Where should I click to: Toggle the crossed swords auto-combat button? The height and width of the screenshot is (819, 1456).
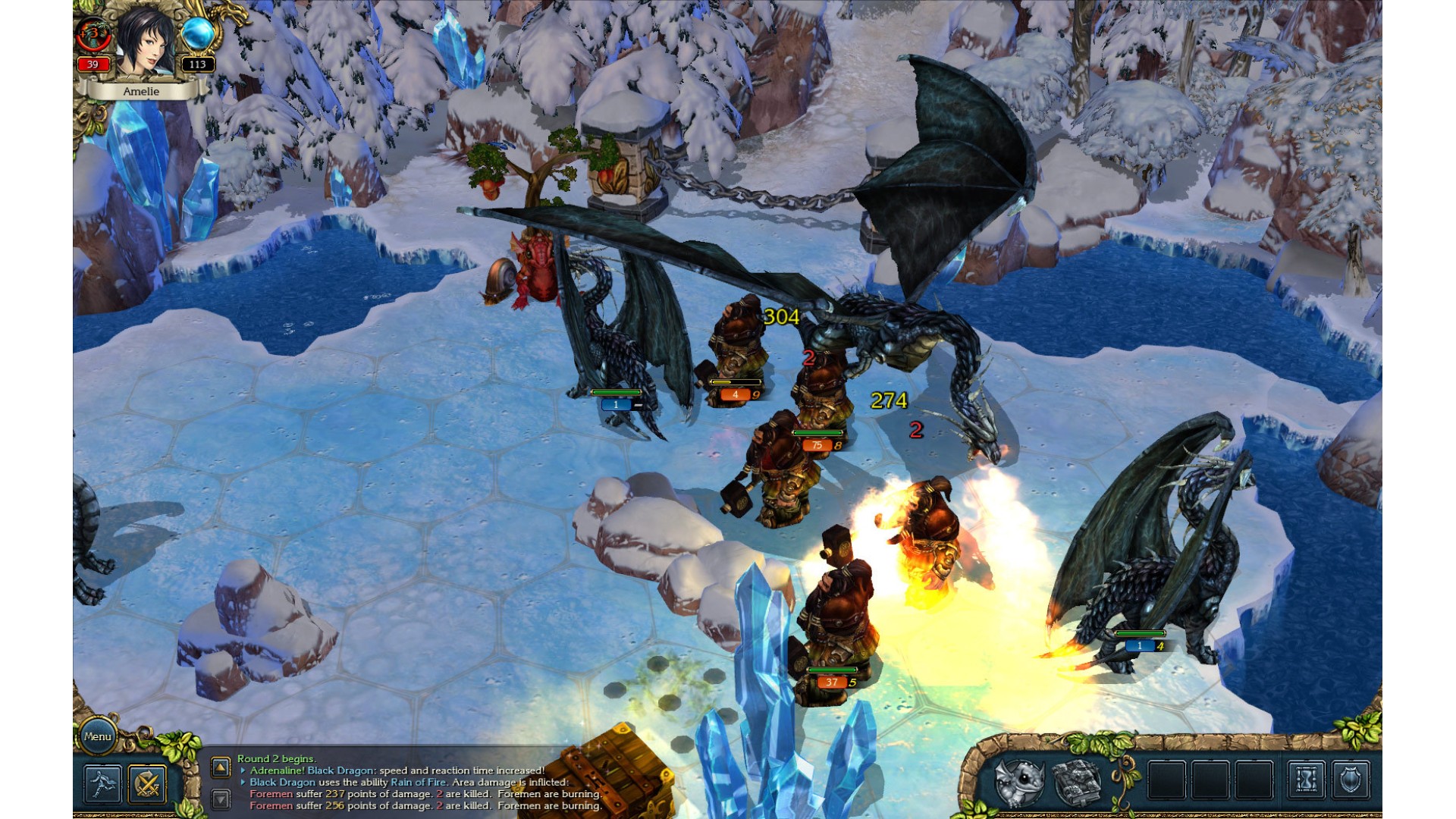tap(147, 783)
